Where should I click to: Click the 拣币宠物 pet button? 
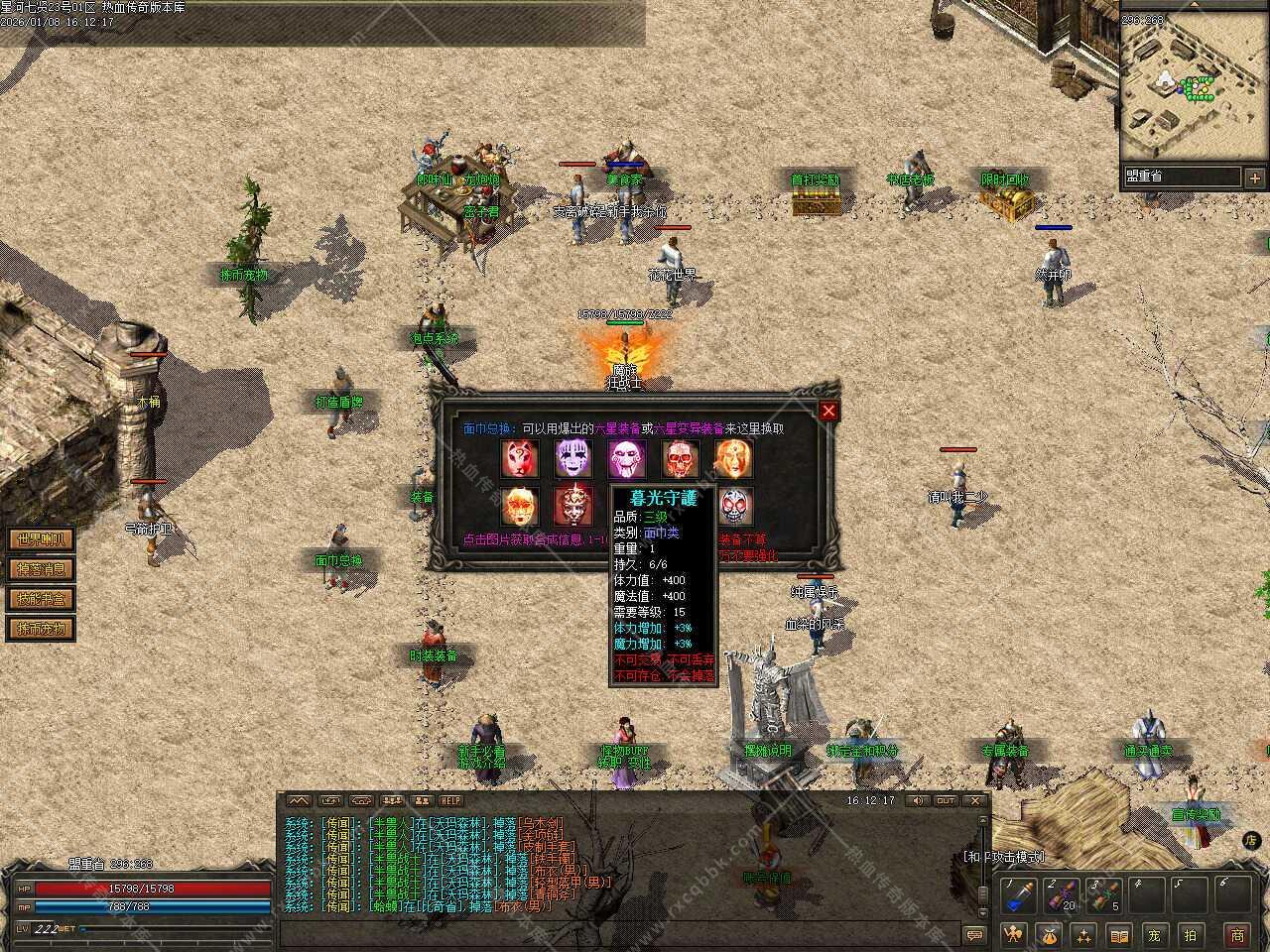[x=41, y=629]
